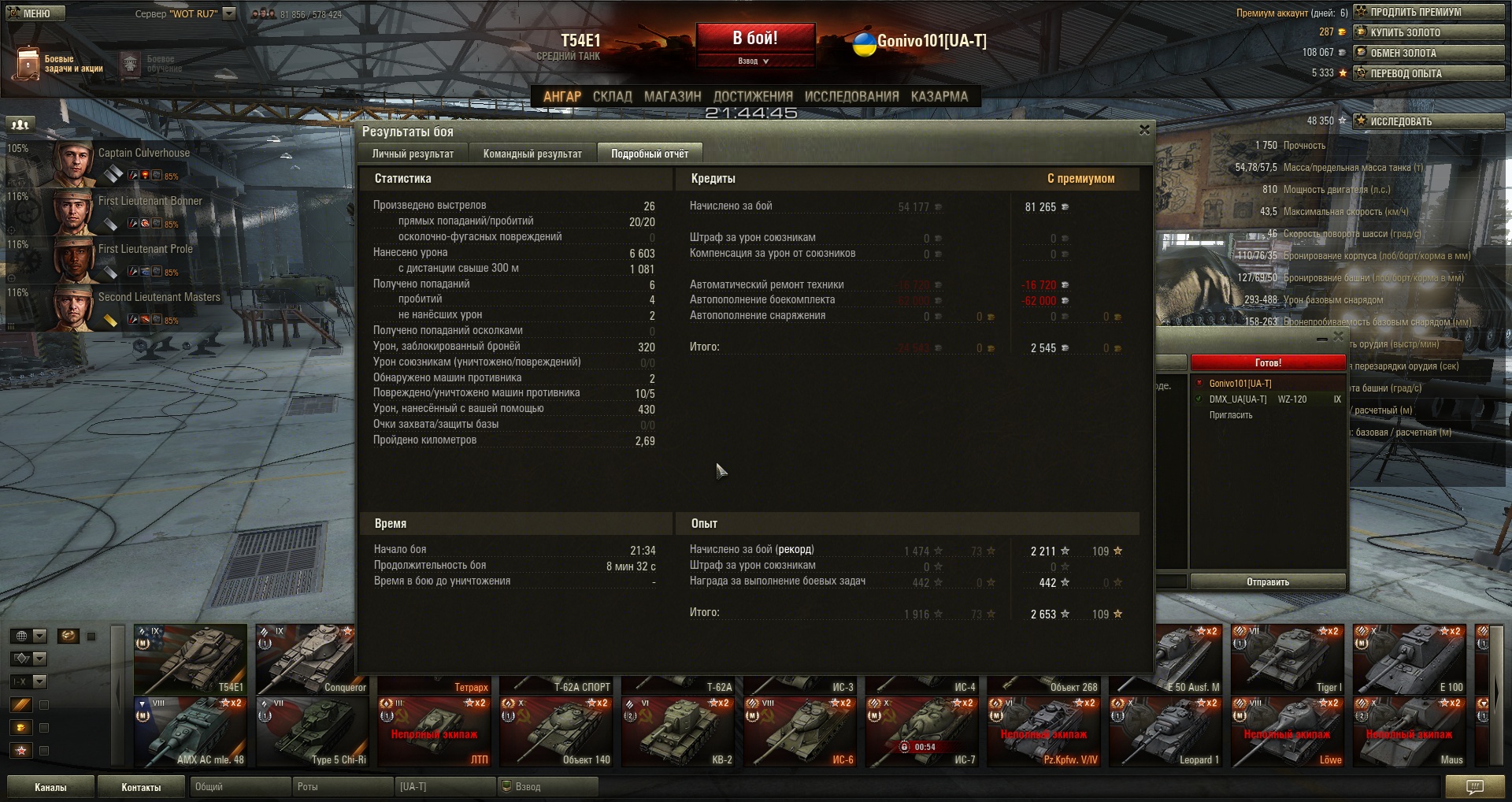Open the Командный результат tab
Screen dimensions: 1512x802
(x=532, y=154)
